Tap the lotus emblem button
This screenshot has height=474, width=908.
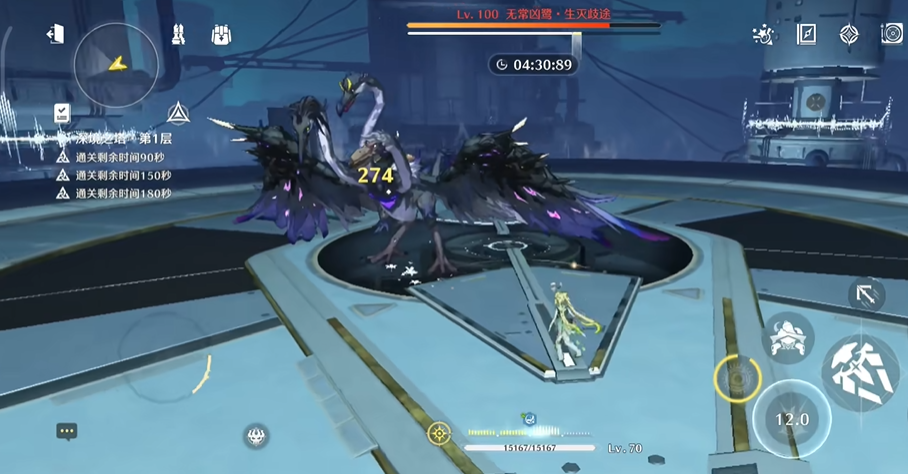(x=256, y=435)
